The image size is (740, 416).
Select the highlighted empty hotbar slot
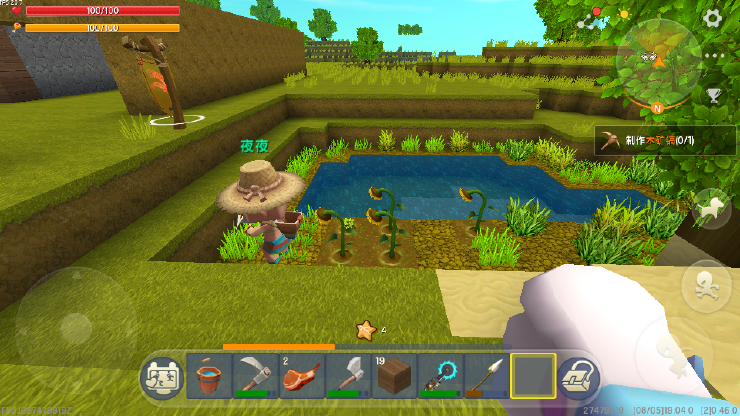tap(531, 377)
